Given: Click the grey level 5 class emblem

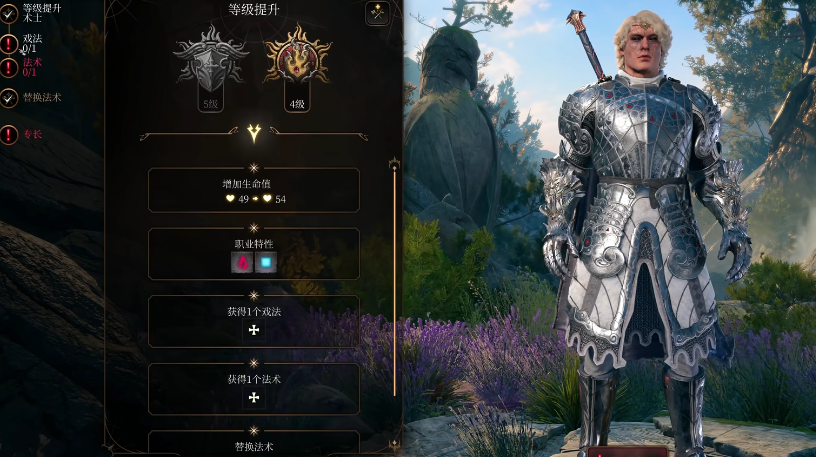Looking at the screenshot, I should (x=210, y=60).
